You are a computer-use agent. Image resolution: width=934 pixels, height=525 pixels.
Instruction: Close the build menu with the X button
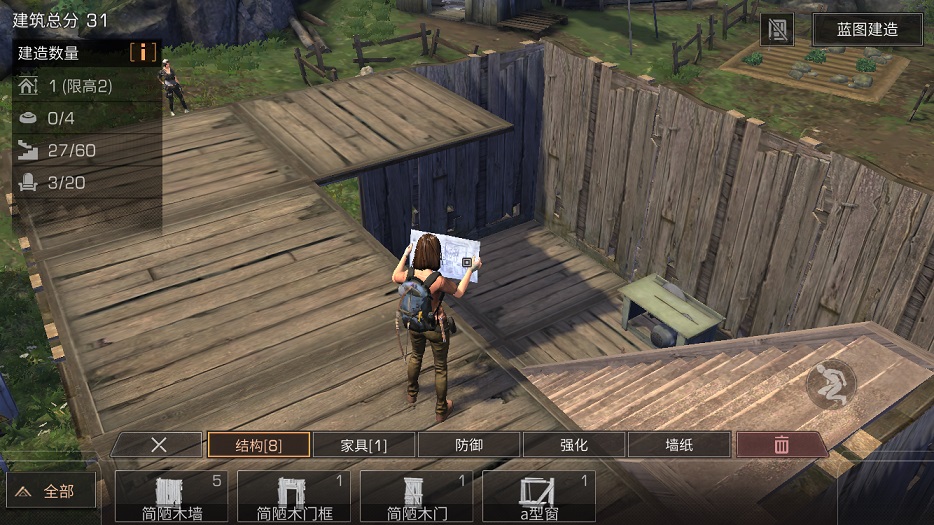click(x=158, y=445)
